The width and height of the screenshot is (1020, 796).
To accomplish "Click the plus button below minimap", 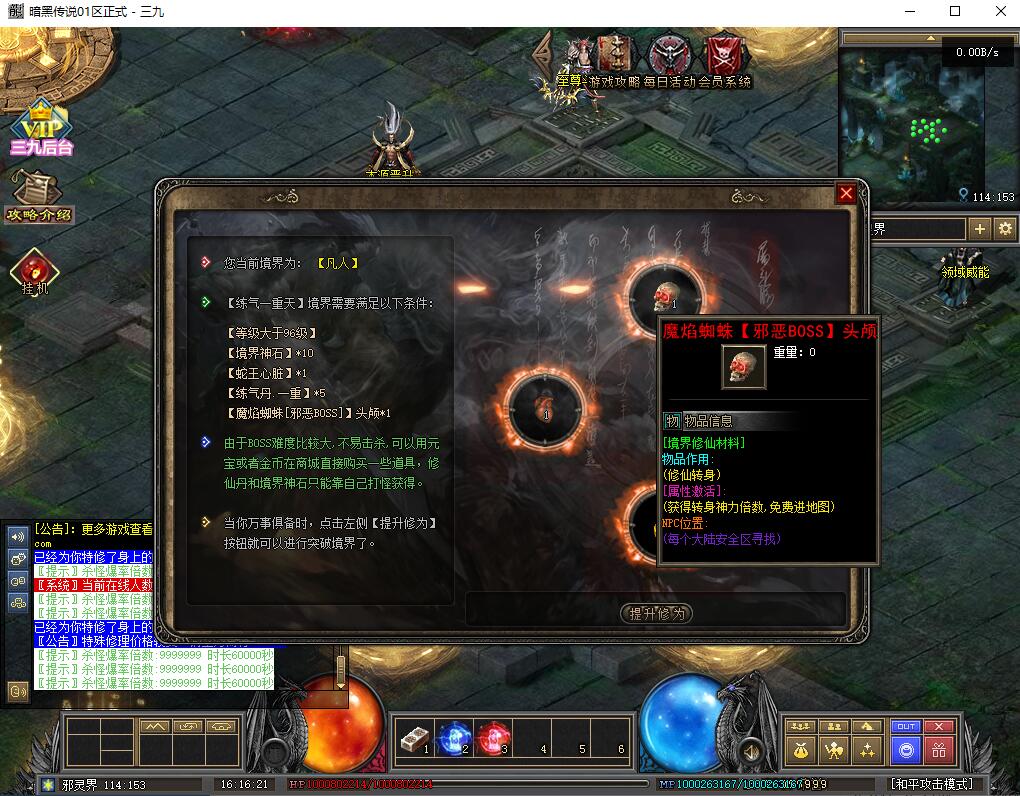I will [x=980, y=229].
